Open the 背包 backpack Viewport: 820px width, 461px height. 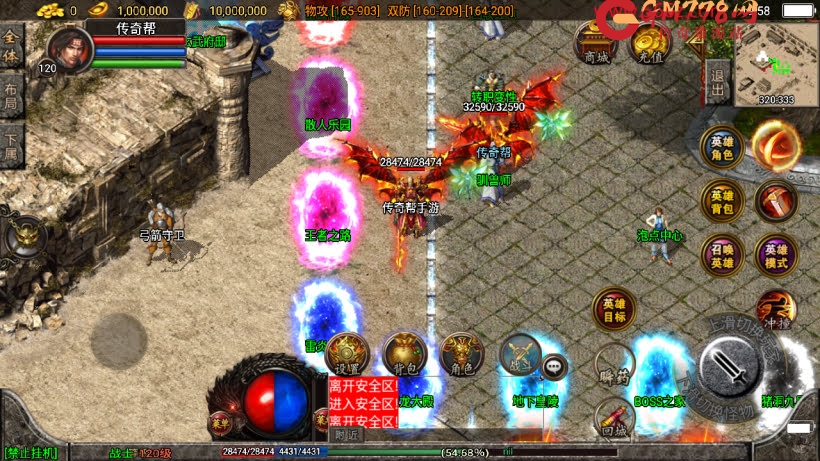tap(404, 353)
